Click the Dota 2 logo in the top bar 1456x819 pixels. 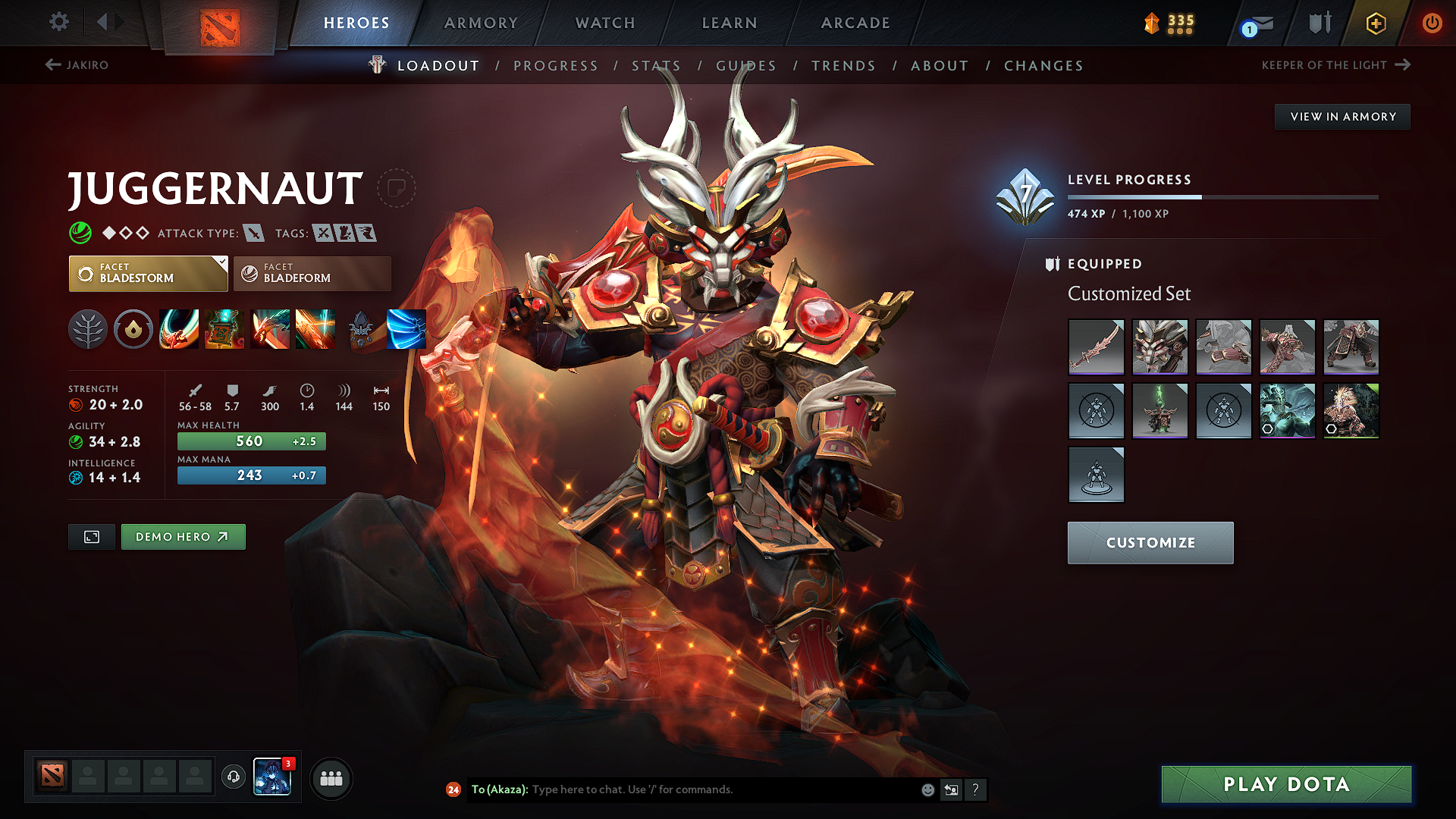click(220, 23)
